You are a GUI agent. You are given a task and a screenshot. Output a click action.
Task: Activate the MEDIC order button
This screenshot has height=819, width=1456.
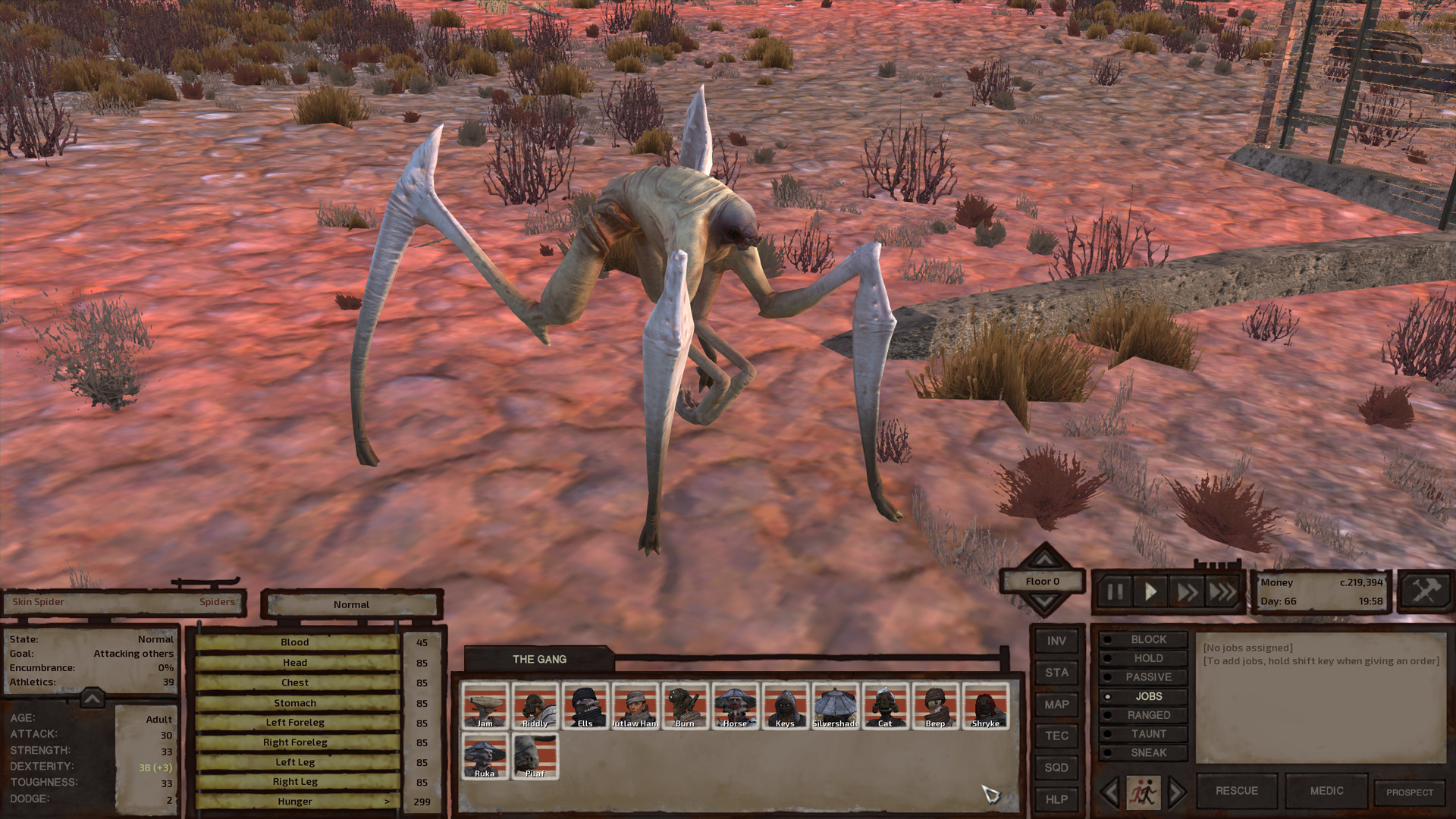(x=1326, y=791)
